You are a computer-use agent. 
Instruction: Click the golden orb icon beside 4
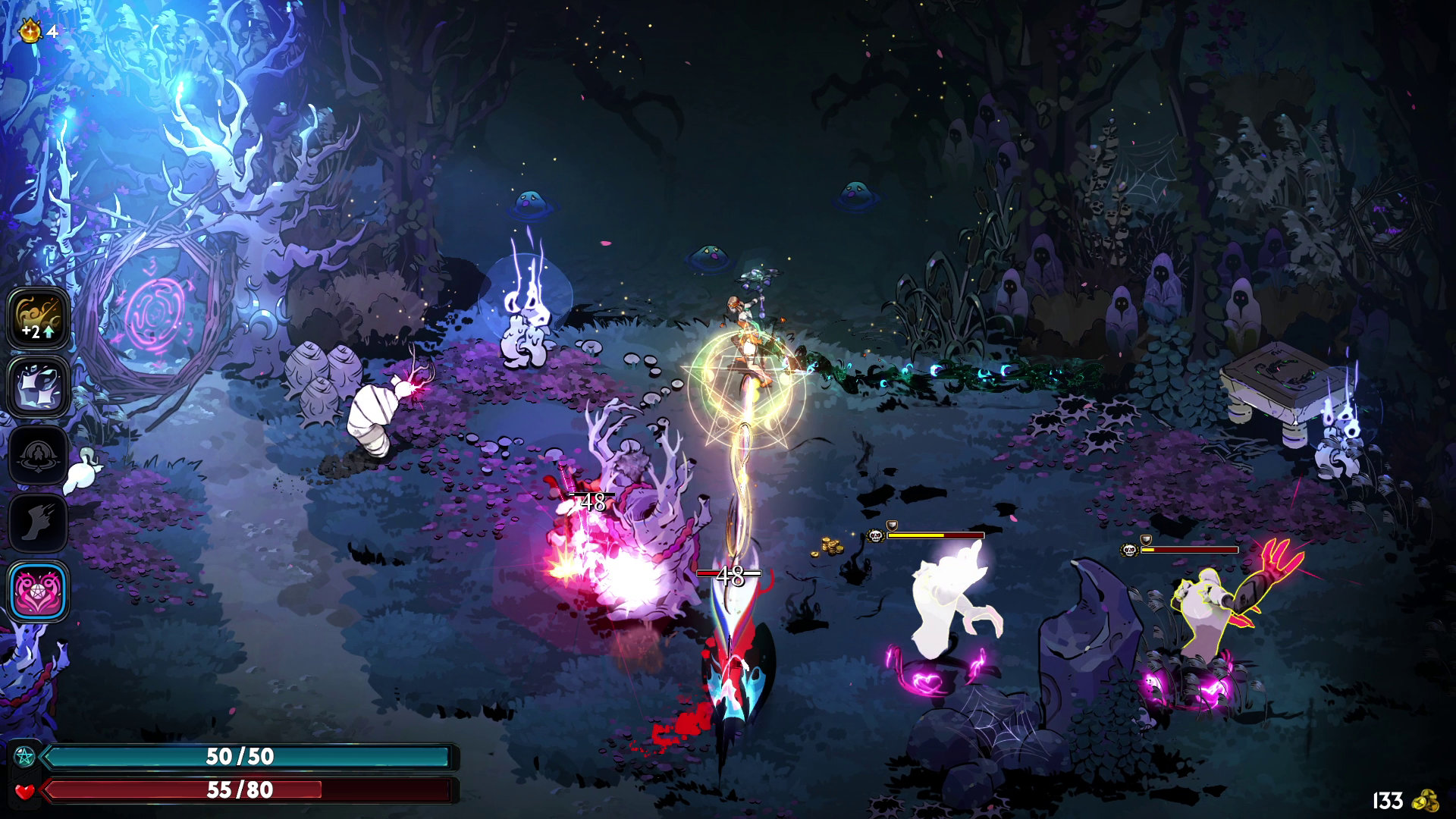pos(30,31)
